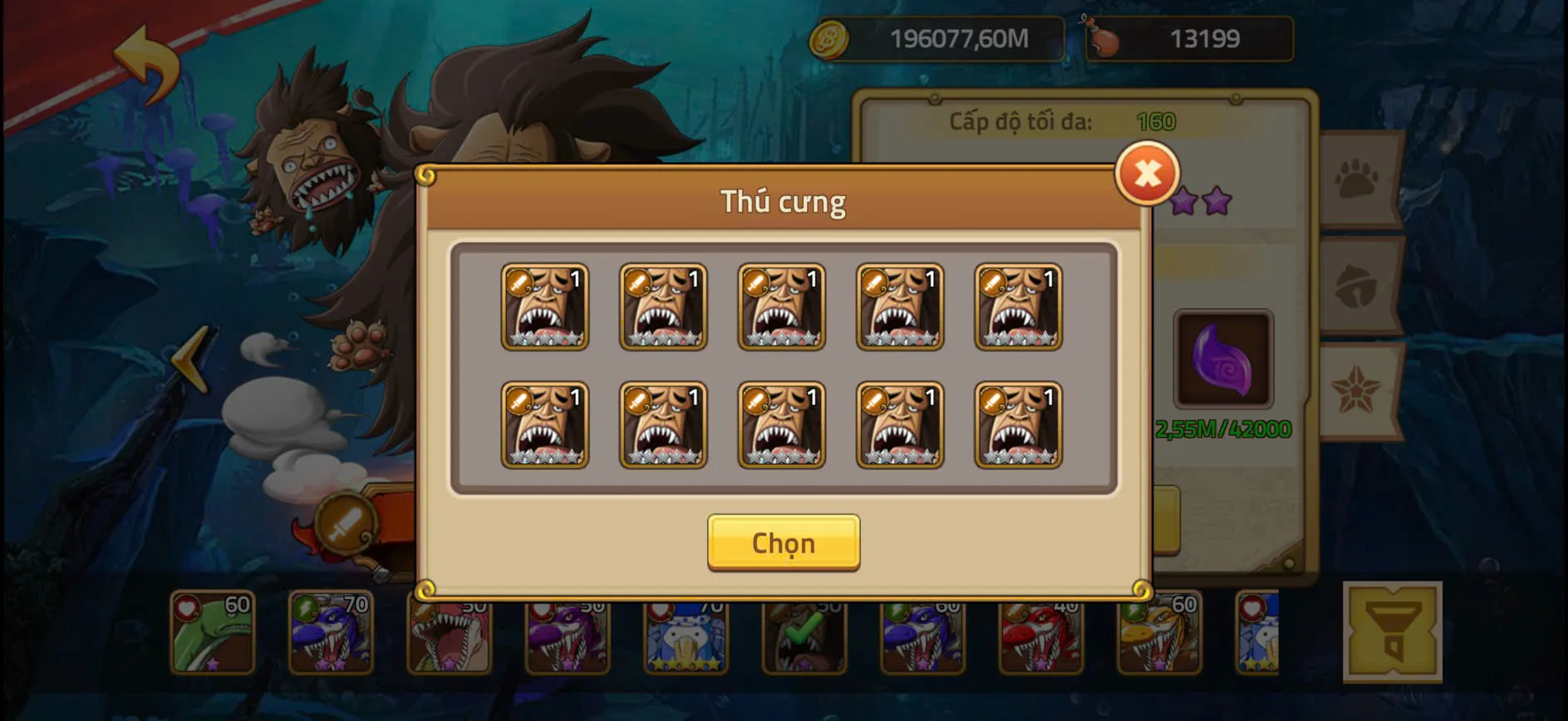Select the Thú cưng dialog title
Image resolution: width=1568 pixels, height=721 pixels.
click(784, 201)
